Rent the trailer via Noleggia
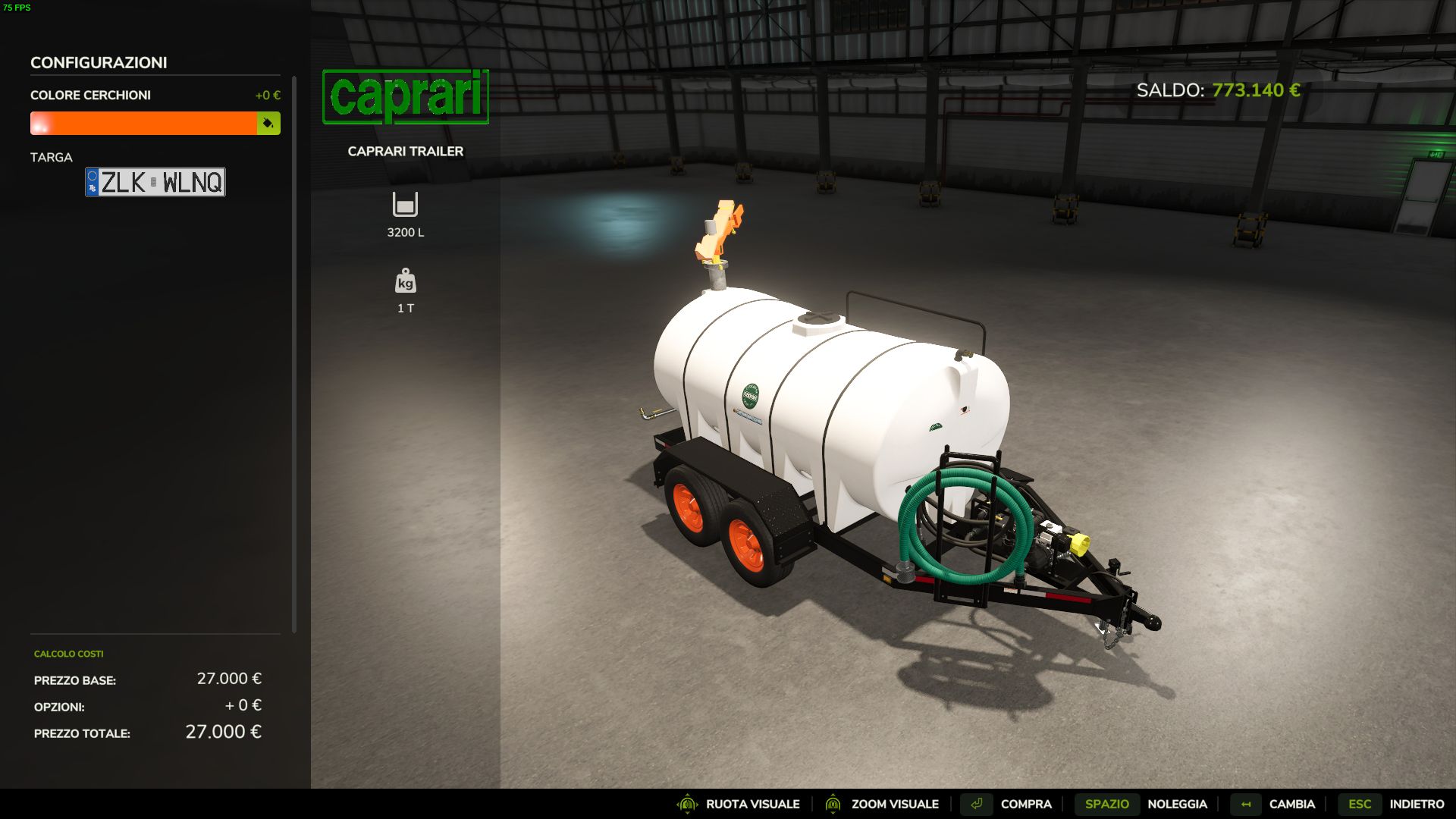This screenshot has height=819, width=1456. [1176, 804]
